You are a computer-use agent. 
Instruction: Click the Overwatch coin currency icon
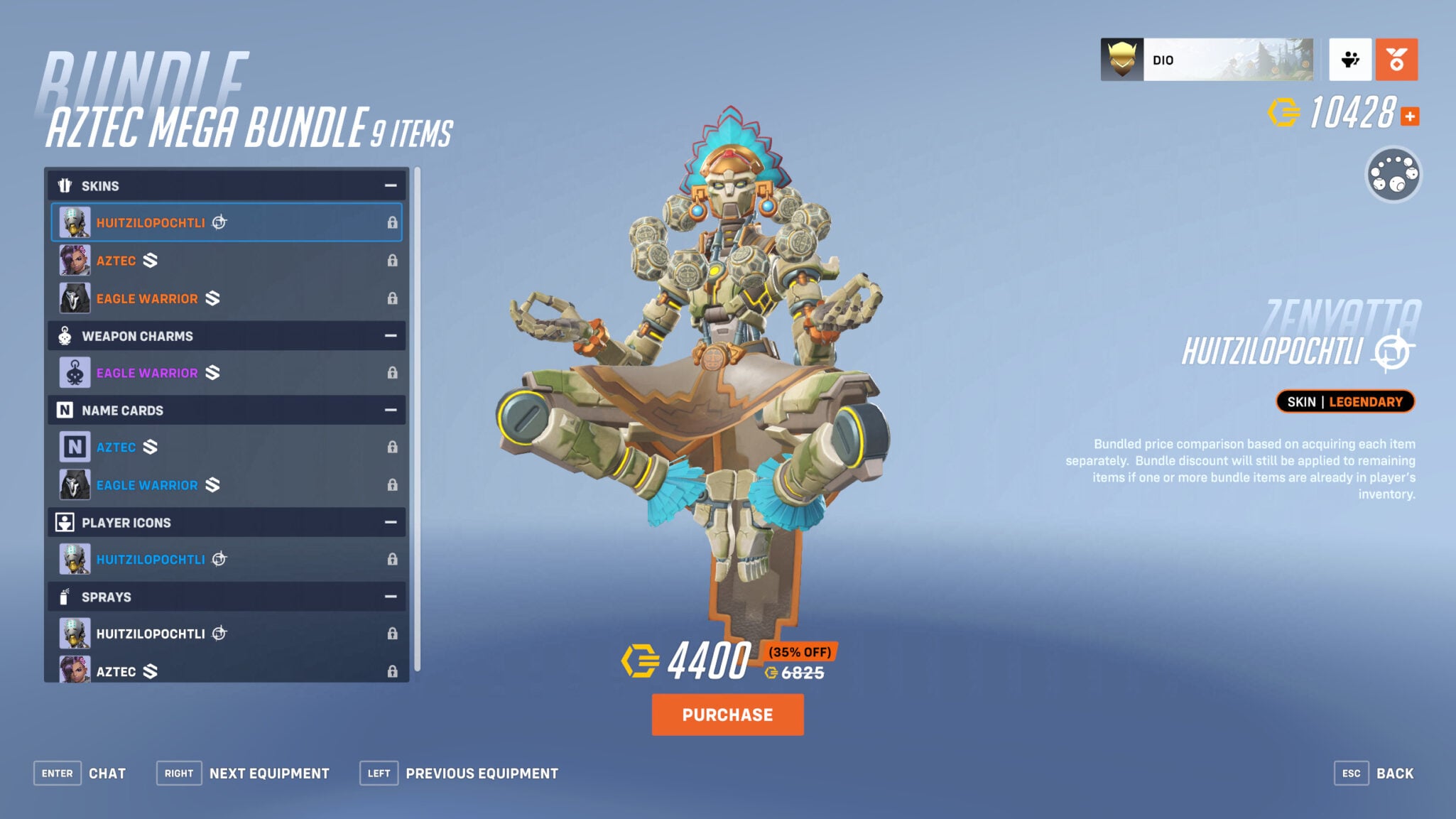[1284, 111]
